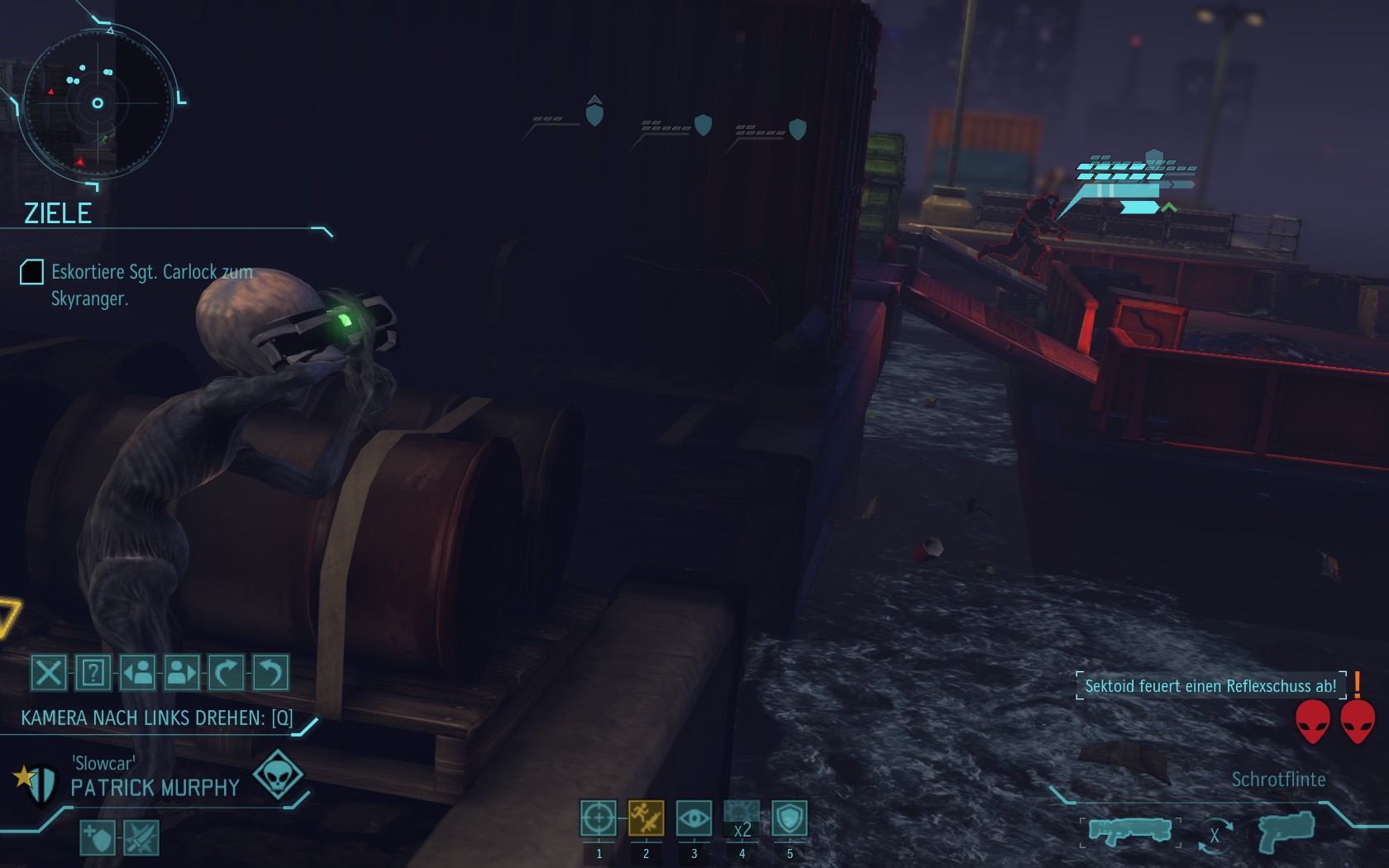Select the crosshair fire weapon ability
This screenshot has height=868, width=1389.
click(x=599, y=818)
